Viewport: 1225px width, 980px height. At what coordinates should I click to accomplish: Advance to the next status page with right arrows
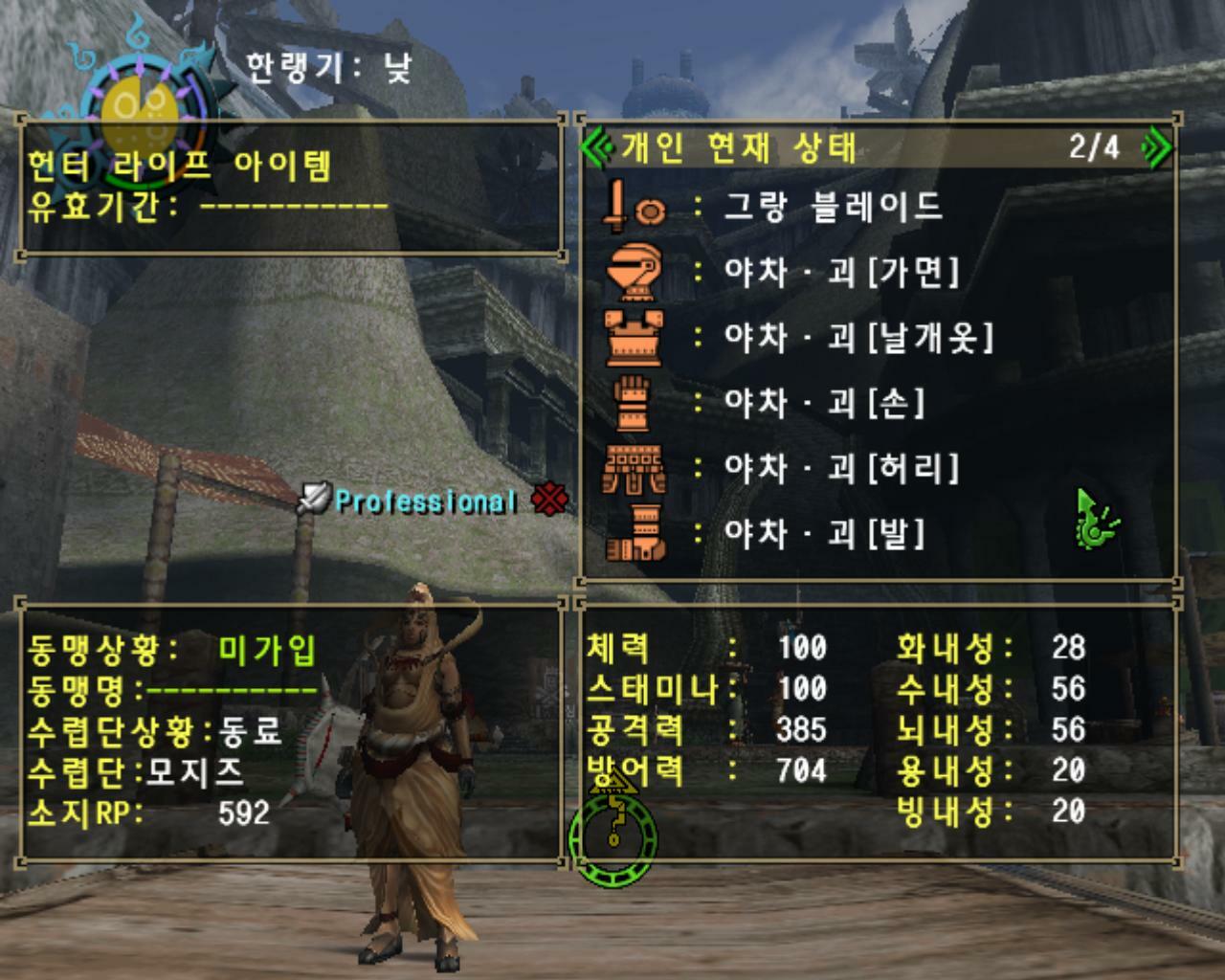pyautogui.click(x=1155, y=144)
